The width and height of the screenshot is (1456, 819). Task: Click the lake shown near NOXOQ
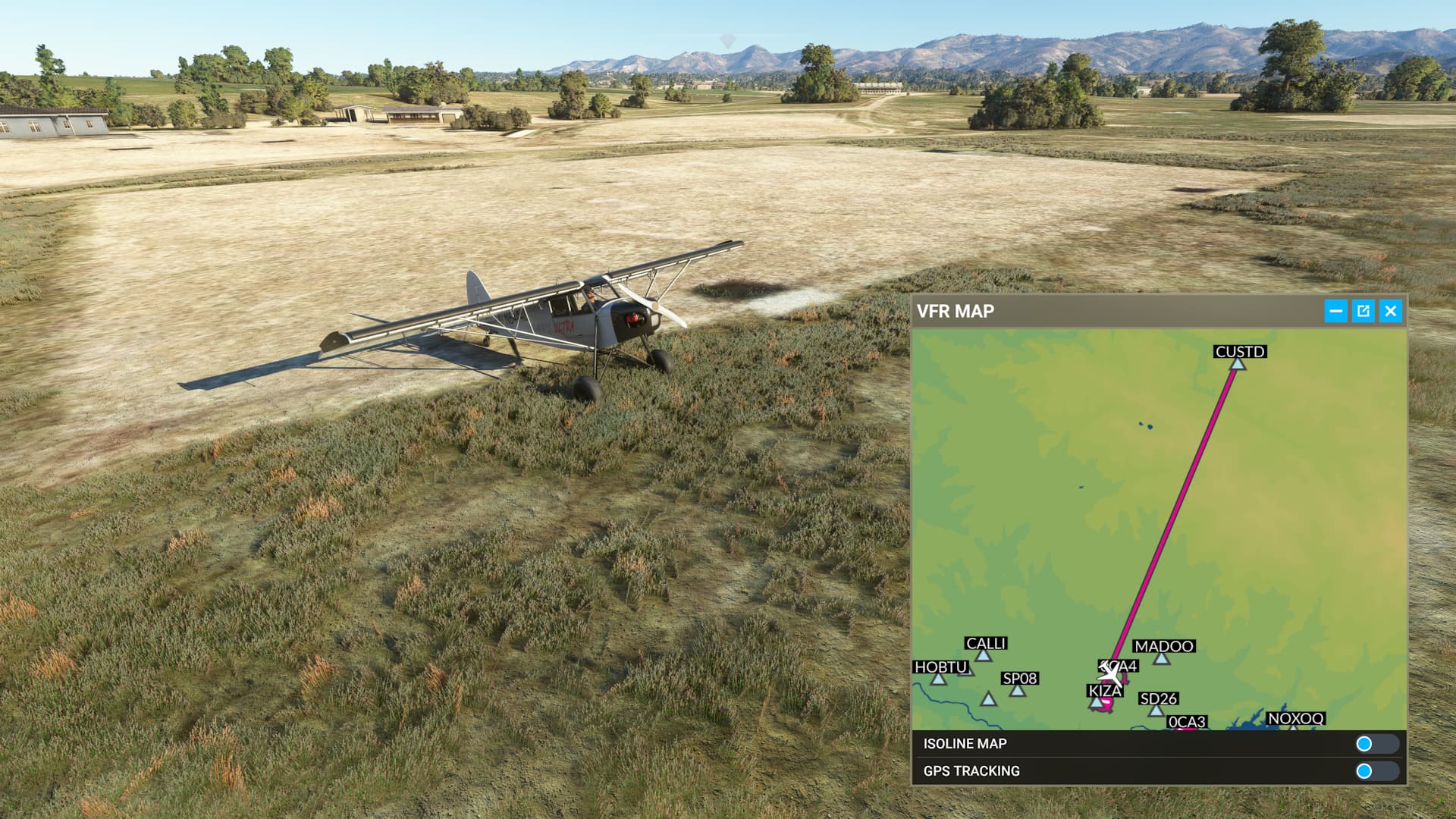click(x=1251, y=722)
